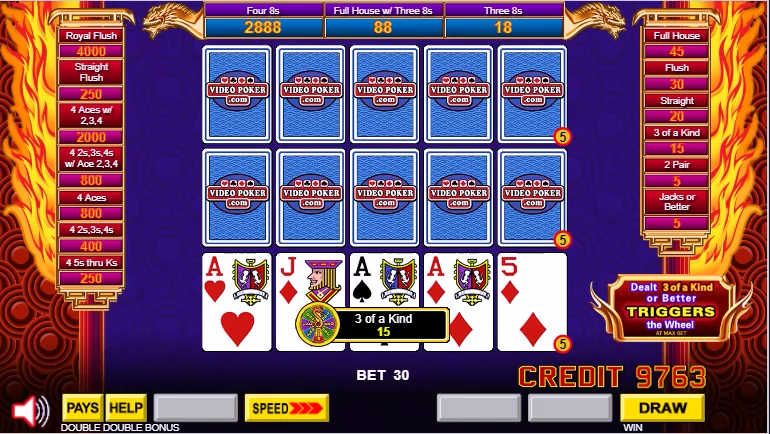Open the PAYS paytable
The height and width of the screenshot is (434, 770).
pyautogui.click(x=82, y=408)
